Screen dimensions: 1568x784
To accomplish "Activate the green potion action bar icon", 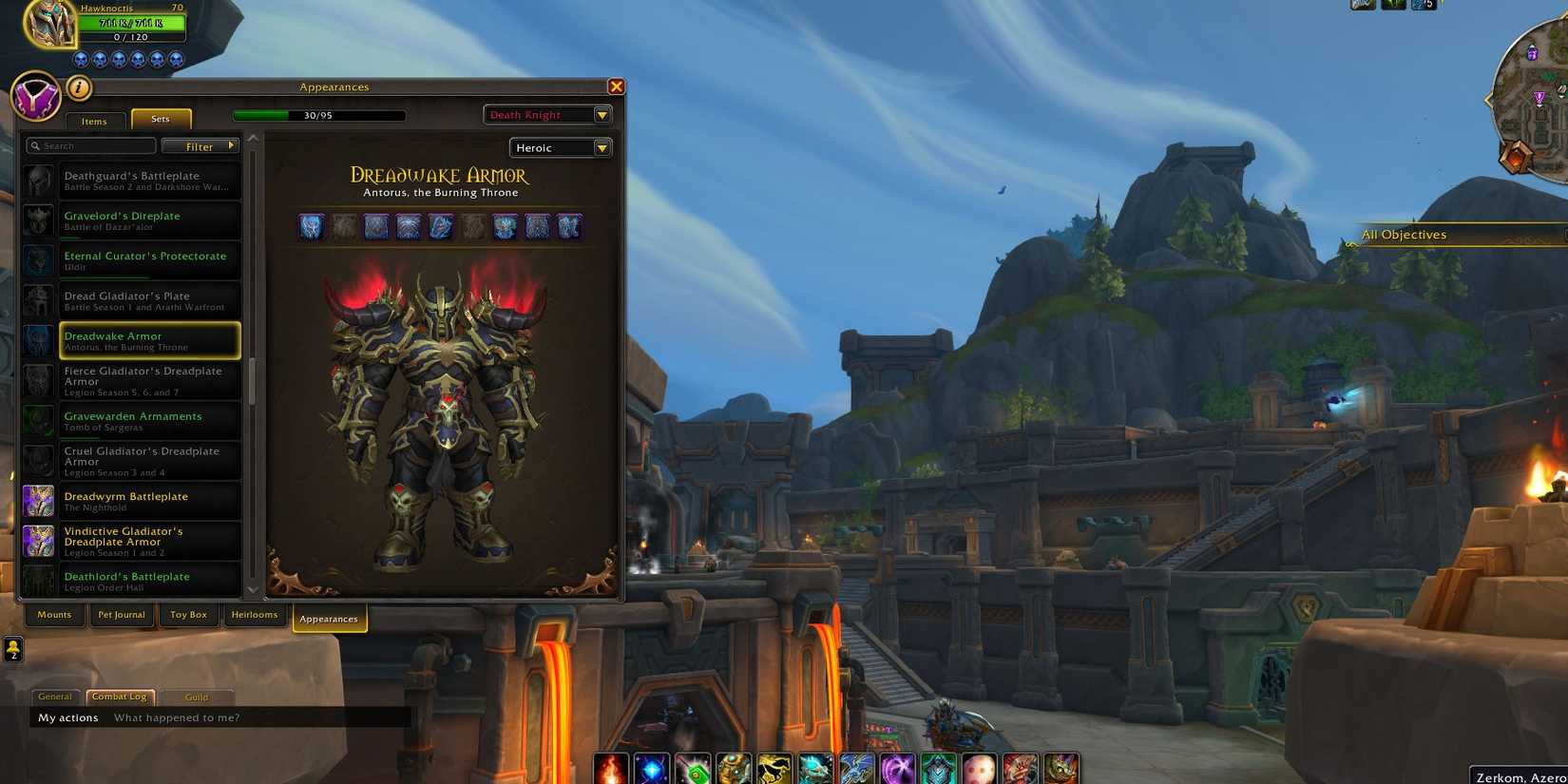I will coord(692,768).
